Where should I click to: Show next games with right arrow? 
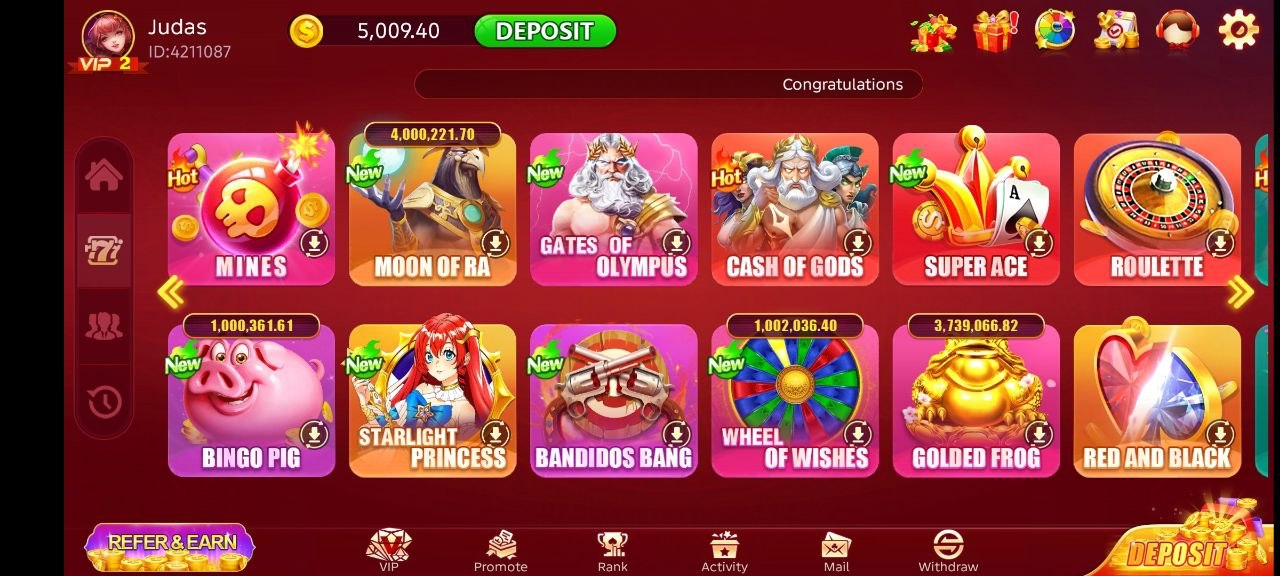(1240, 292)
